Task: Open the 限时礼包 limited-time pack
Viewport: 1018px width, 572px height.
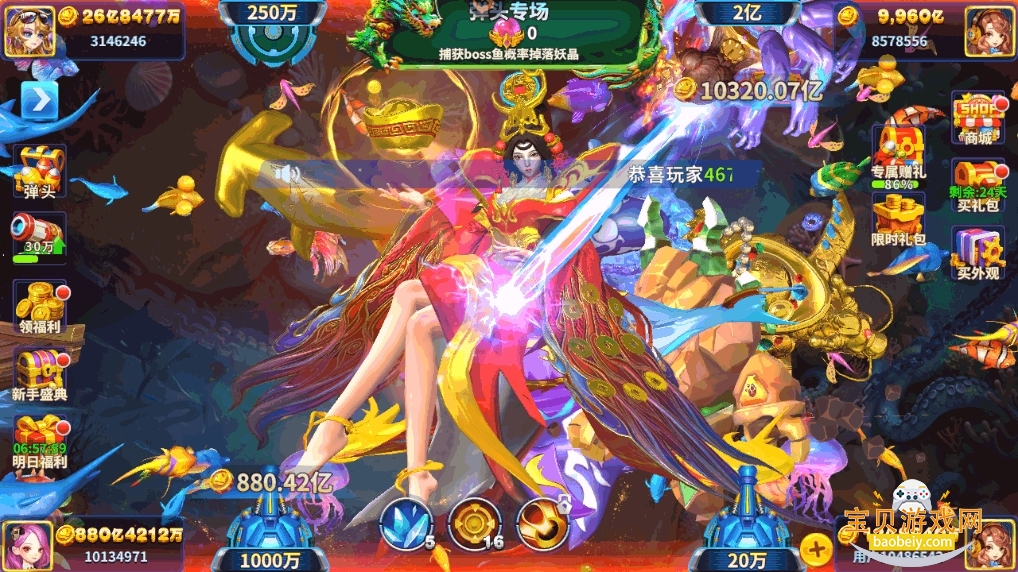Action: (898, 220)
